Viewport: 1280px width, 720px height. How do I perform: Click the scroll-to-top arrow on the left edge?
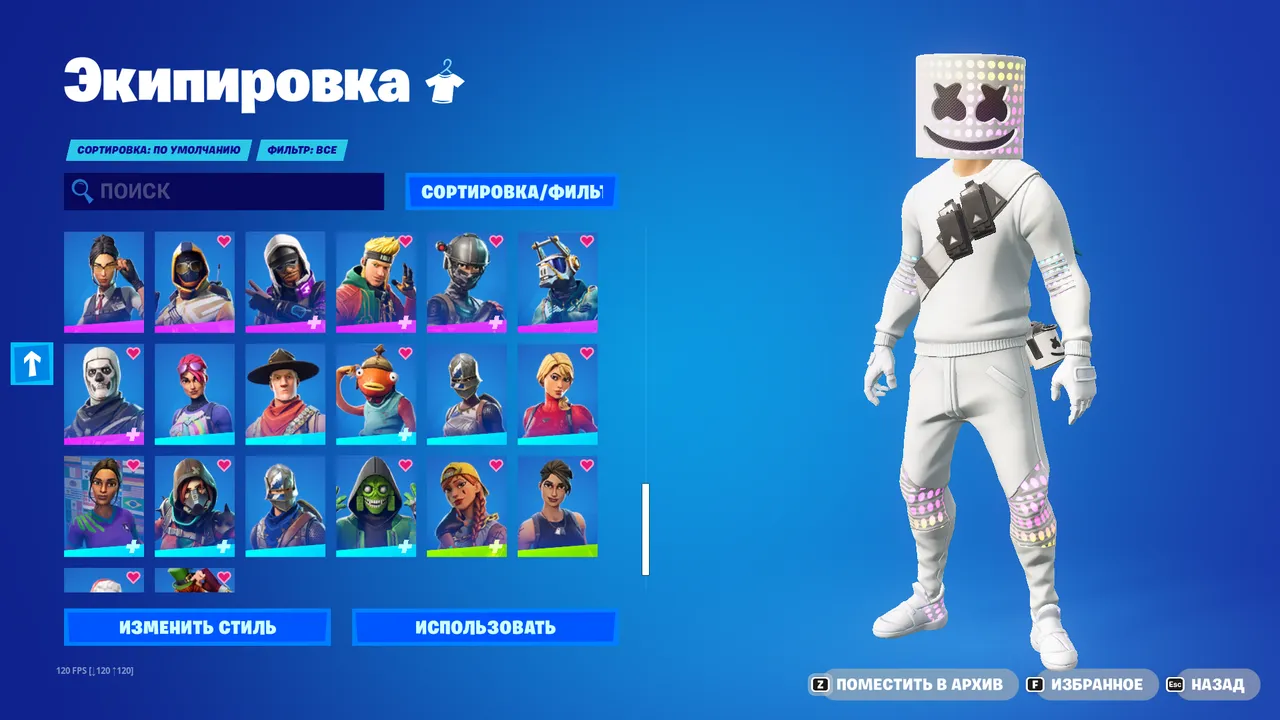31,364
